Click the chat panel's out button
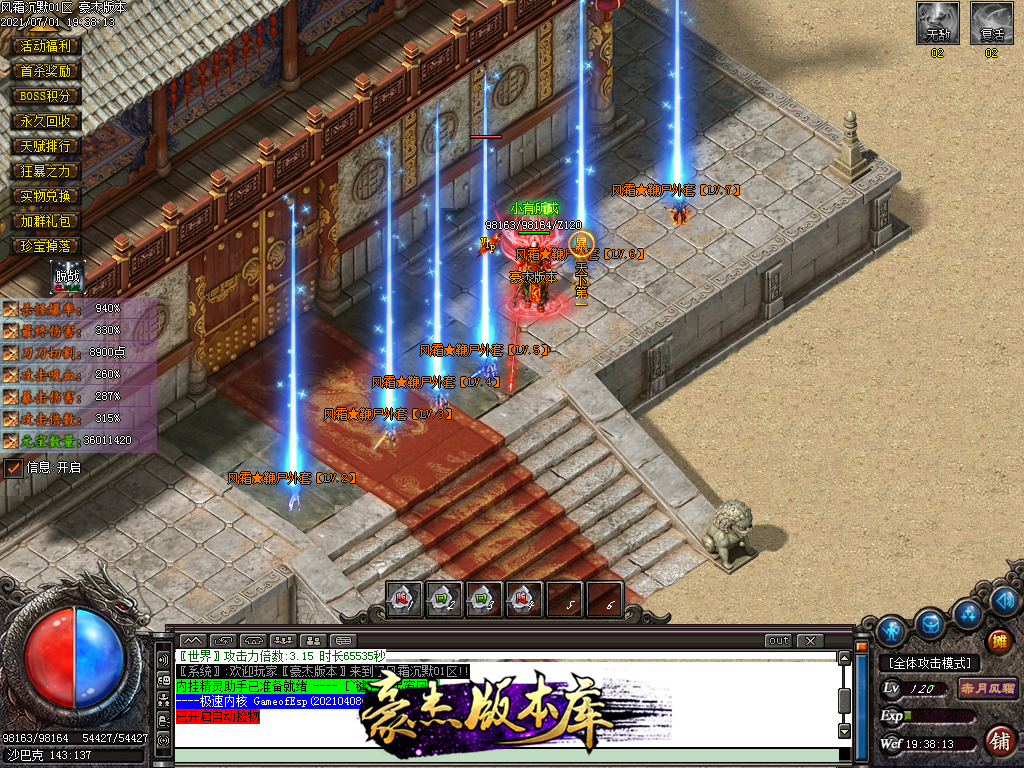1024x768 pixels. (778, 640)
